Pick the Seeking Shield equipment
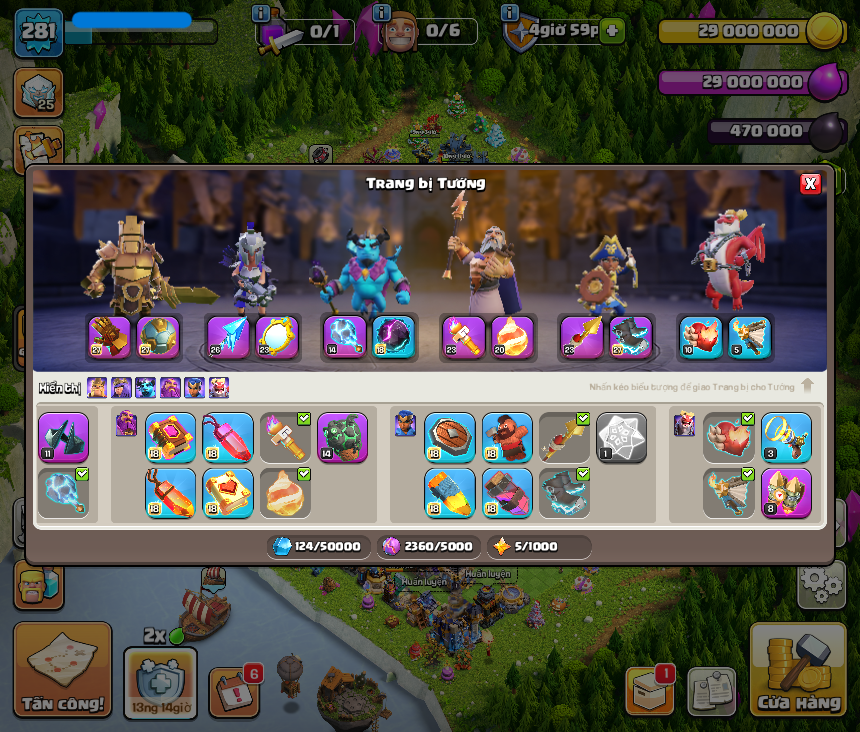This screenshot has height=732, width=860. tap(449, 438)
